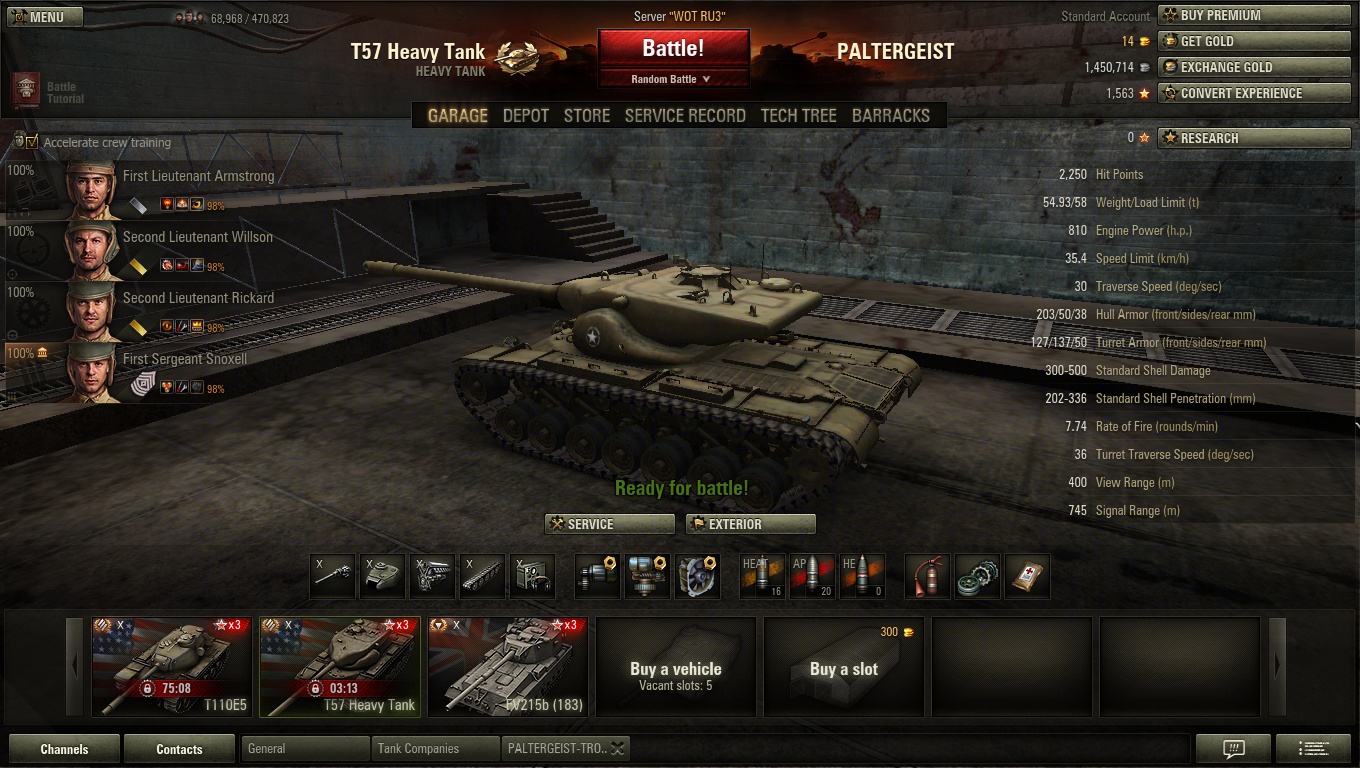Go to the Tech Tree tab
Viewport: 1360px width, 768px height.
pos(798,116)
